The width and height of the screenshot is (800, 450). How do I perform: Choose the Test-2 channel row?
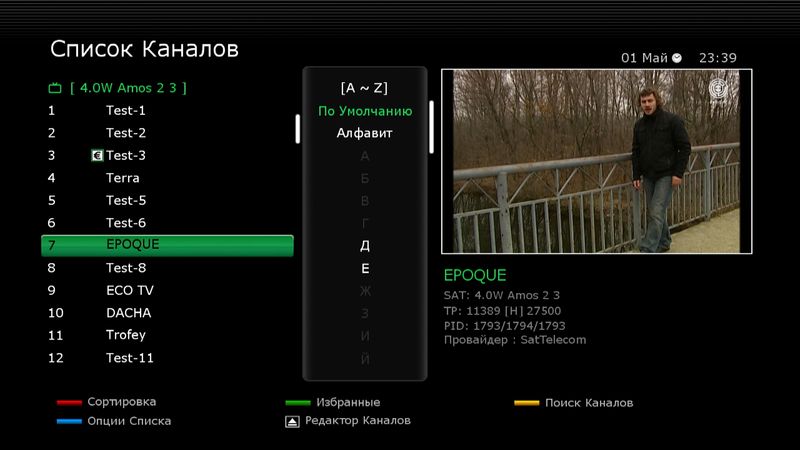126,133
